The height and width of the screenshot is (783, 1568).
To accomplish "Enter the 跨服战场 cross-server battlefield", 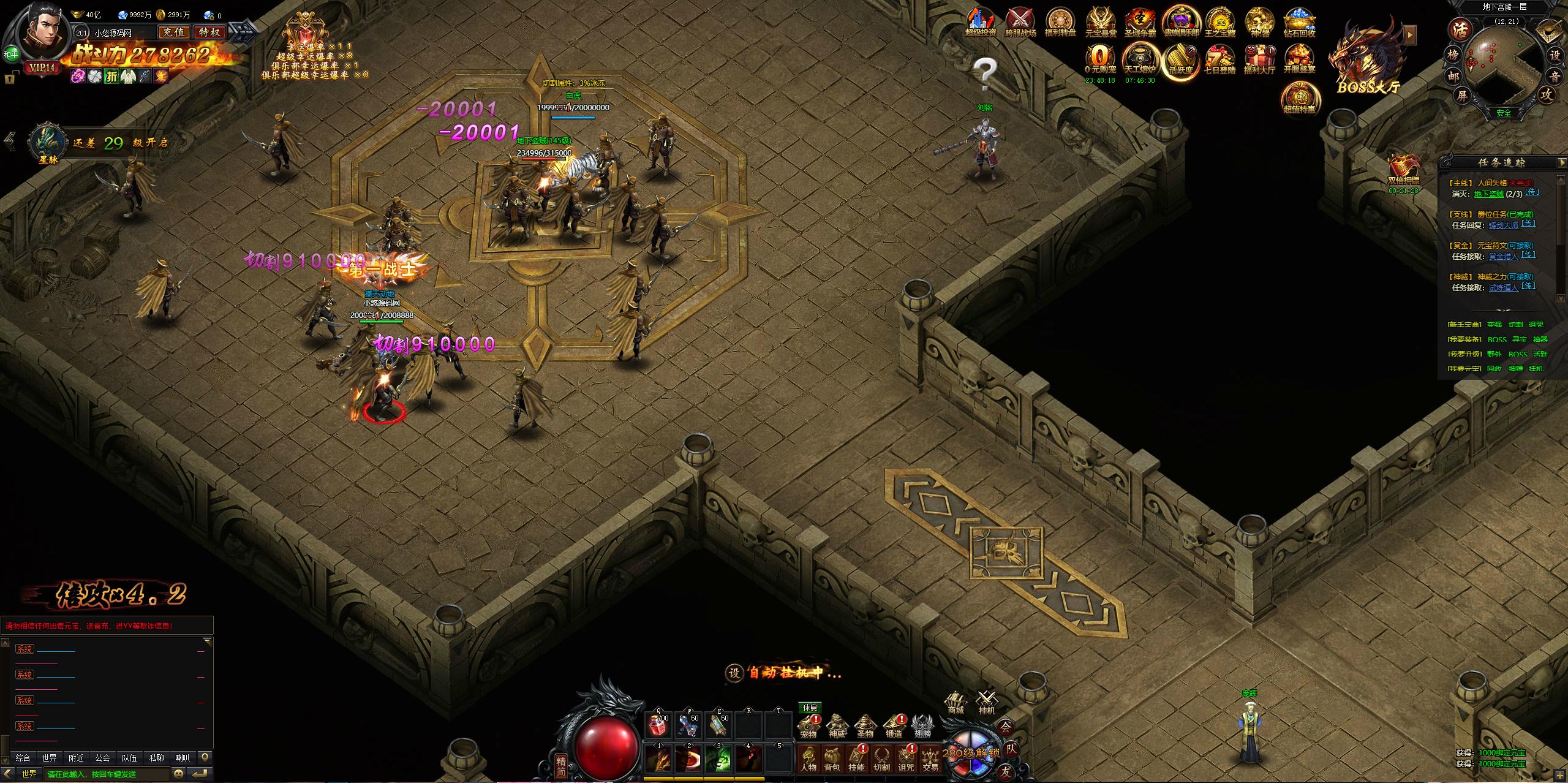I will pyautogui.click(x=1020, y=21).
